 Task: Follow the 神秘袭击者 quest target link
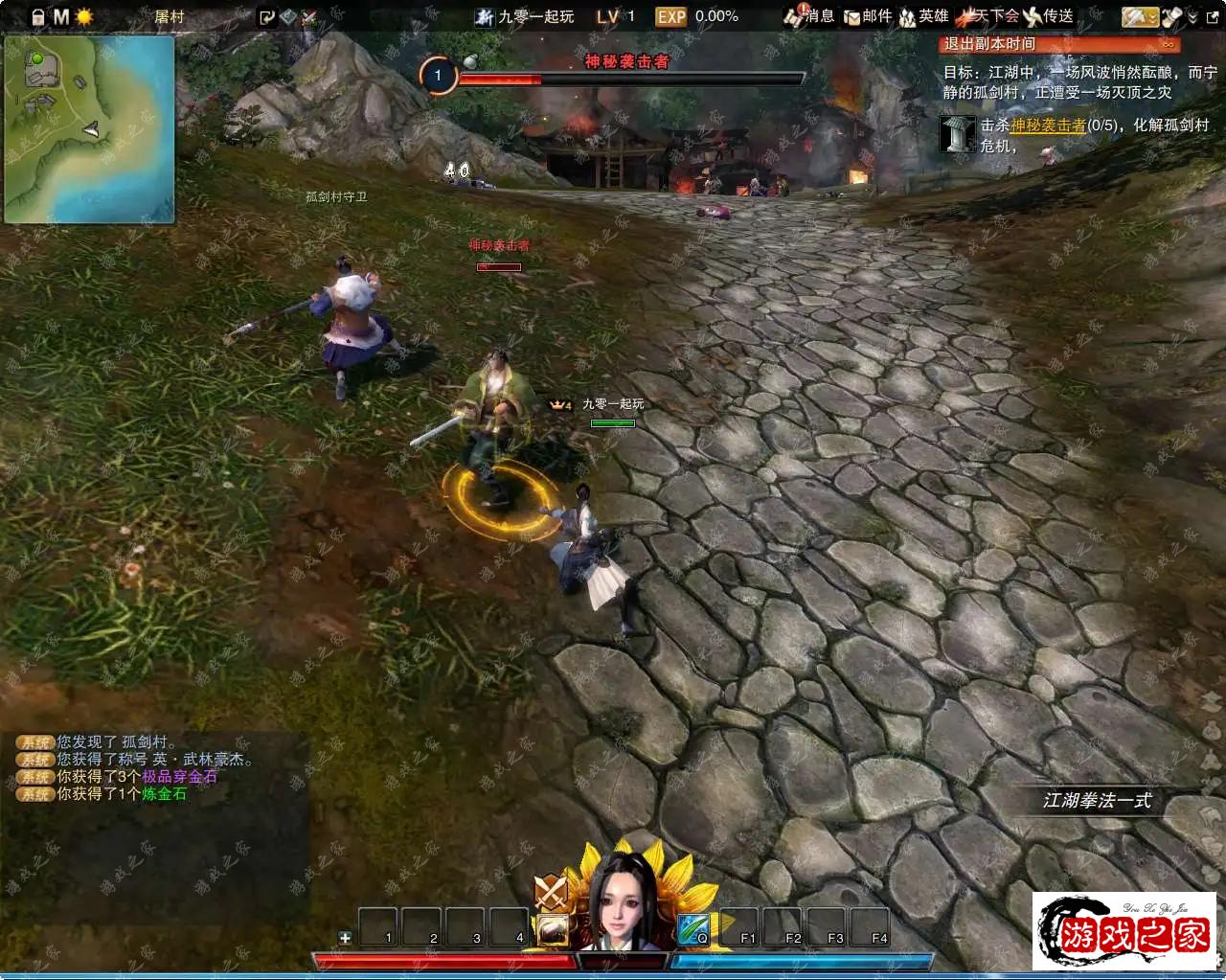1048,125
